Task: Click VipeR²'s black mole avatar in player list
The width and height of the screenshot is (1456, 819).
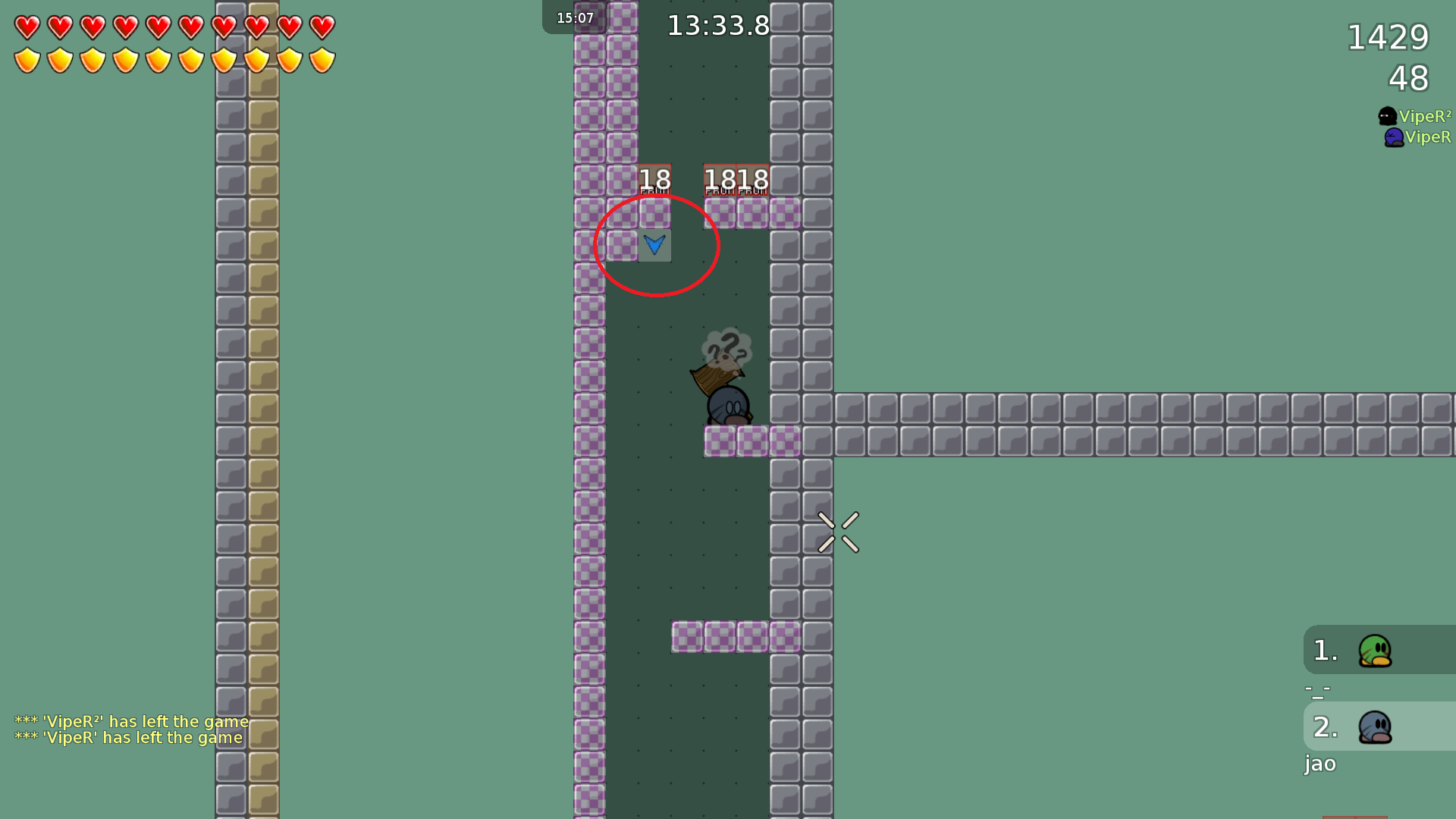Action: point(1387,116)
